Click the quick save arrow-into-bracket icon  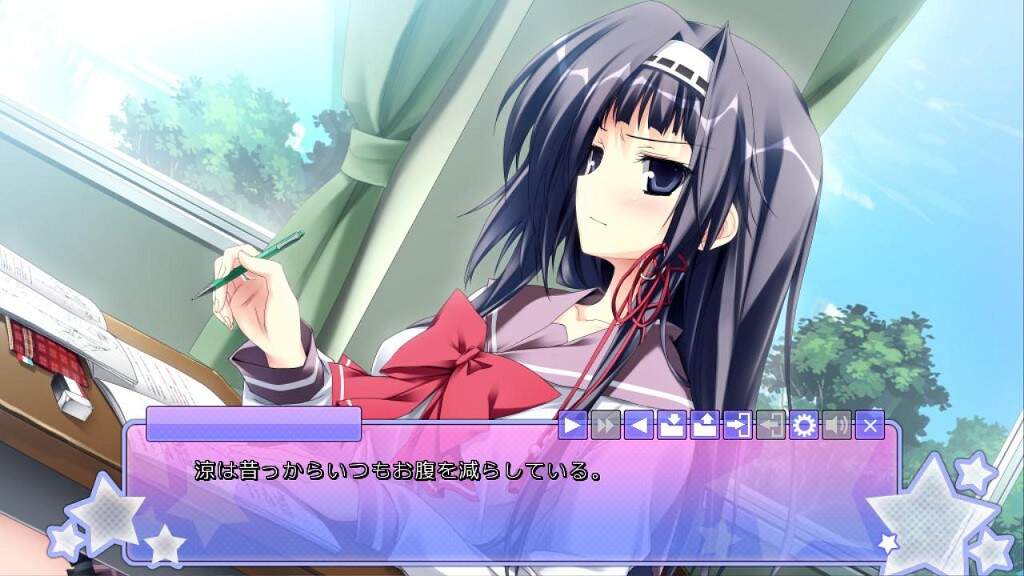pos(737,425)
